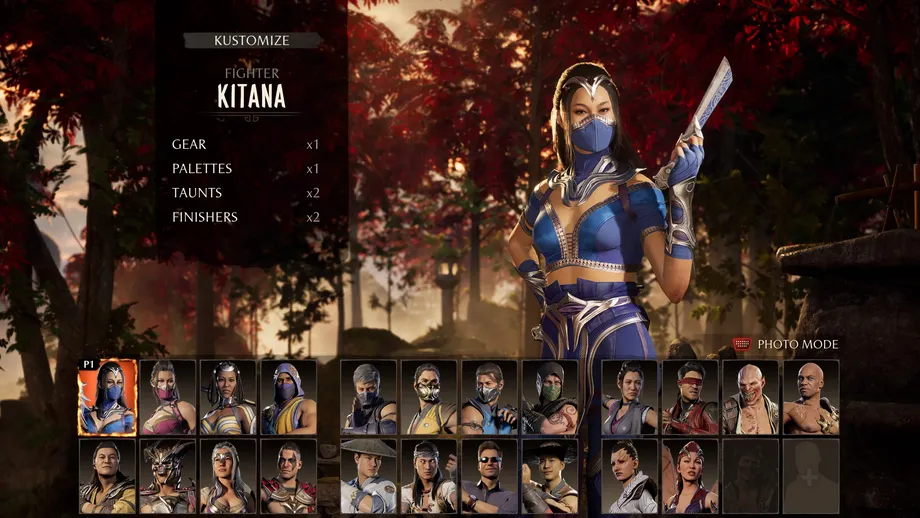Select Smoke's grey-masked portrait

pos(368,397)
